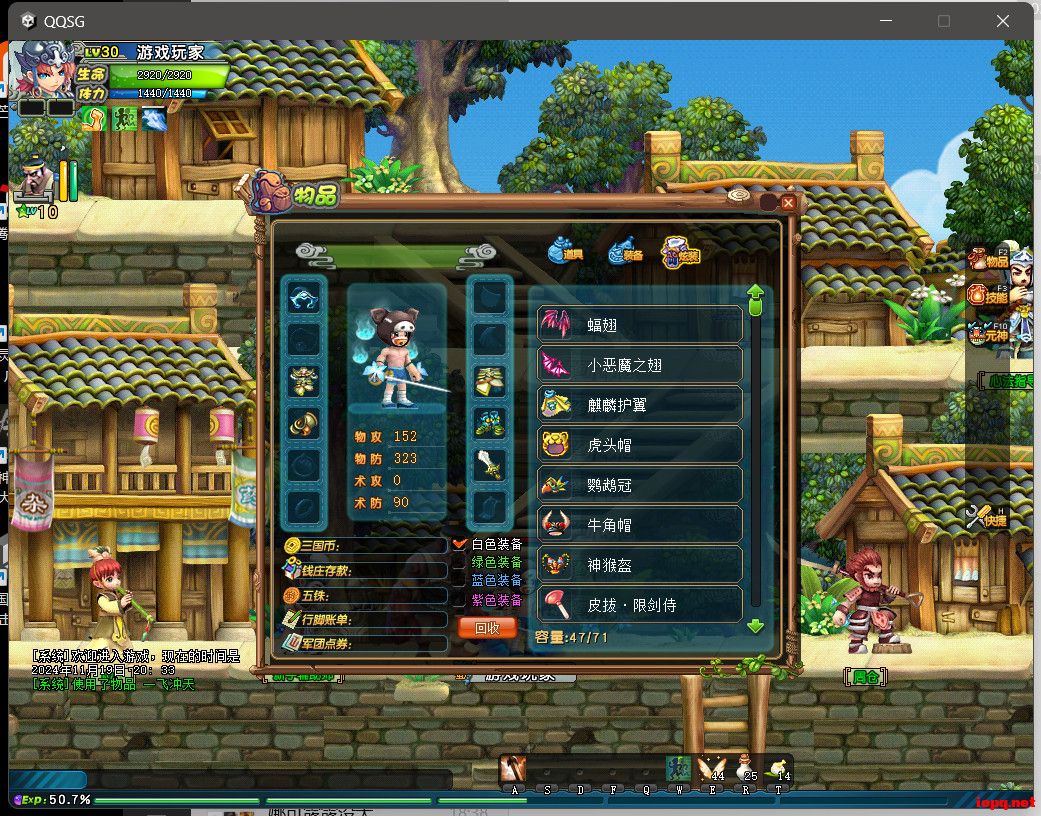This screenshot has height=816, width=1041.
Task: Toggle the 白色装备 checkbox
Action: [460, 544]
